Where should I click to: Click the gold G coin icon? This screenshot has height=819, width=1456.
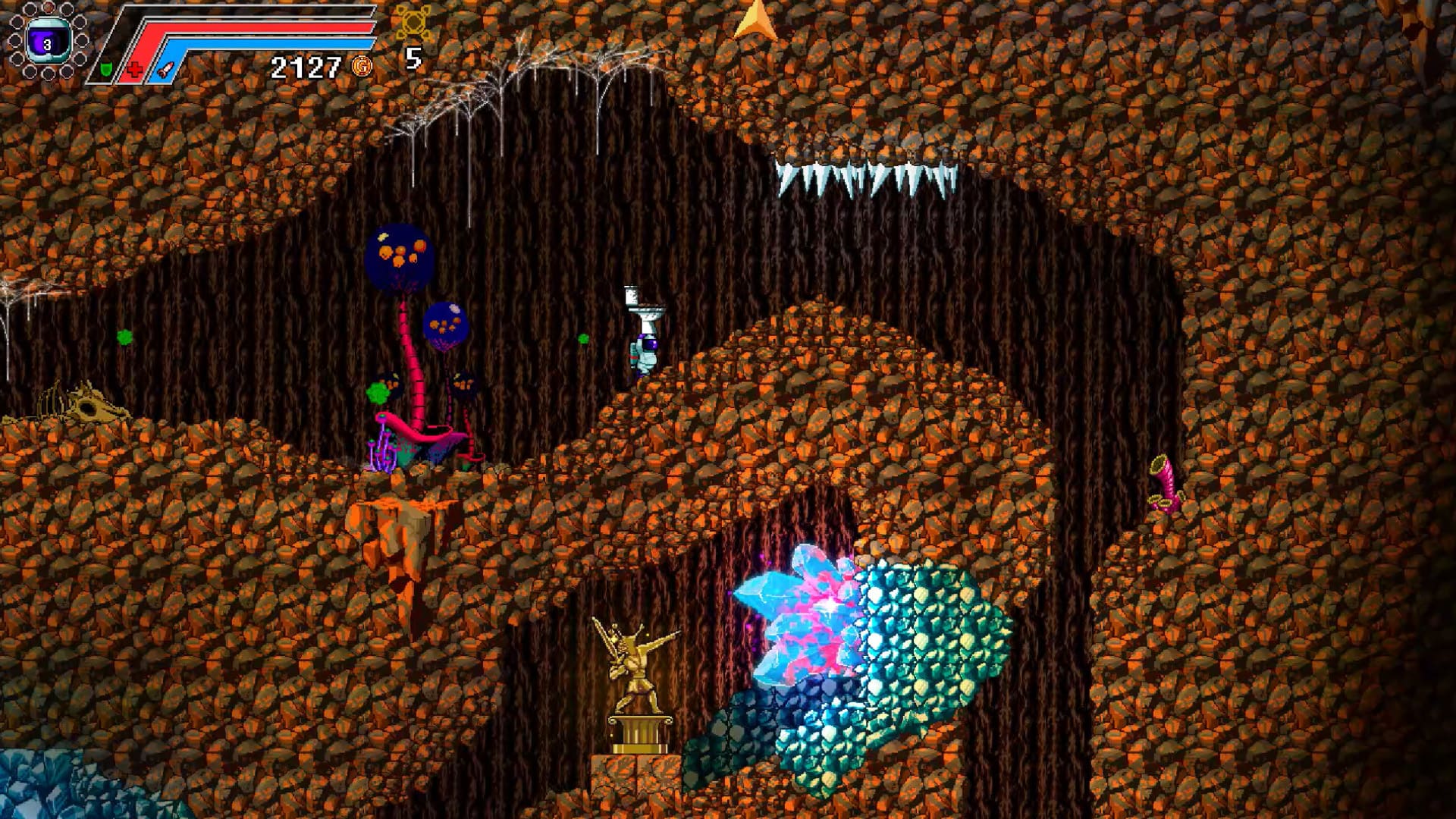click(x=362, y=67)
